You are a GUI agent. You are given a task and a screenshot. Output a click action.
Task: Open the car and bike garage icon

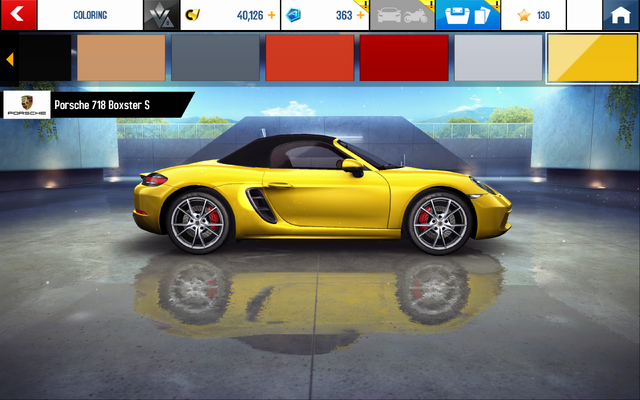[x=403, y=15]
